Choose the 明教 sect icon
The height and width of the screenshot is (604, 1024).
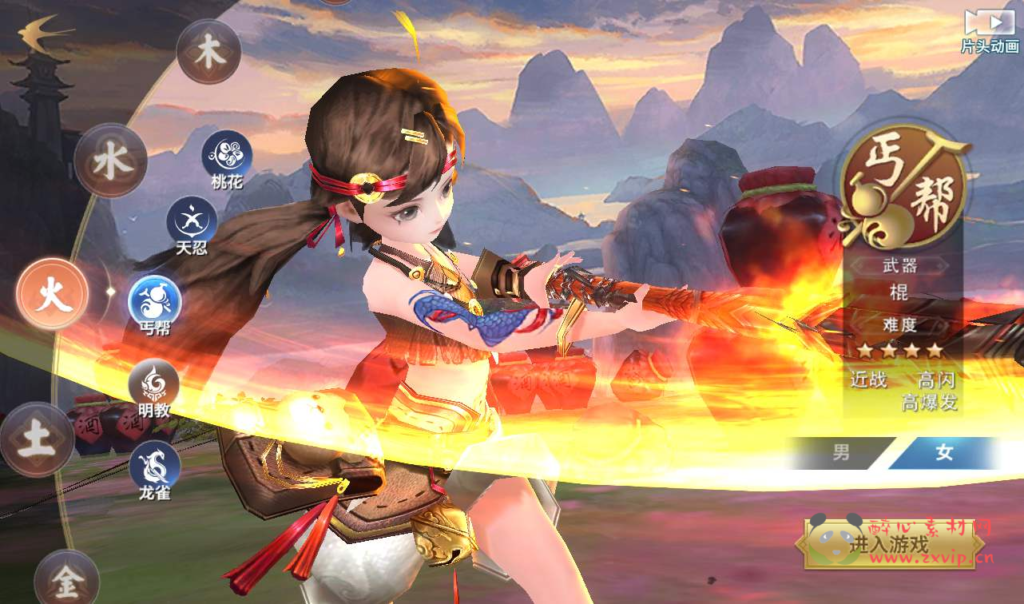click(154, 384)
